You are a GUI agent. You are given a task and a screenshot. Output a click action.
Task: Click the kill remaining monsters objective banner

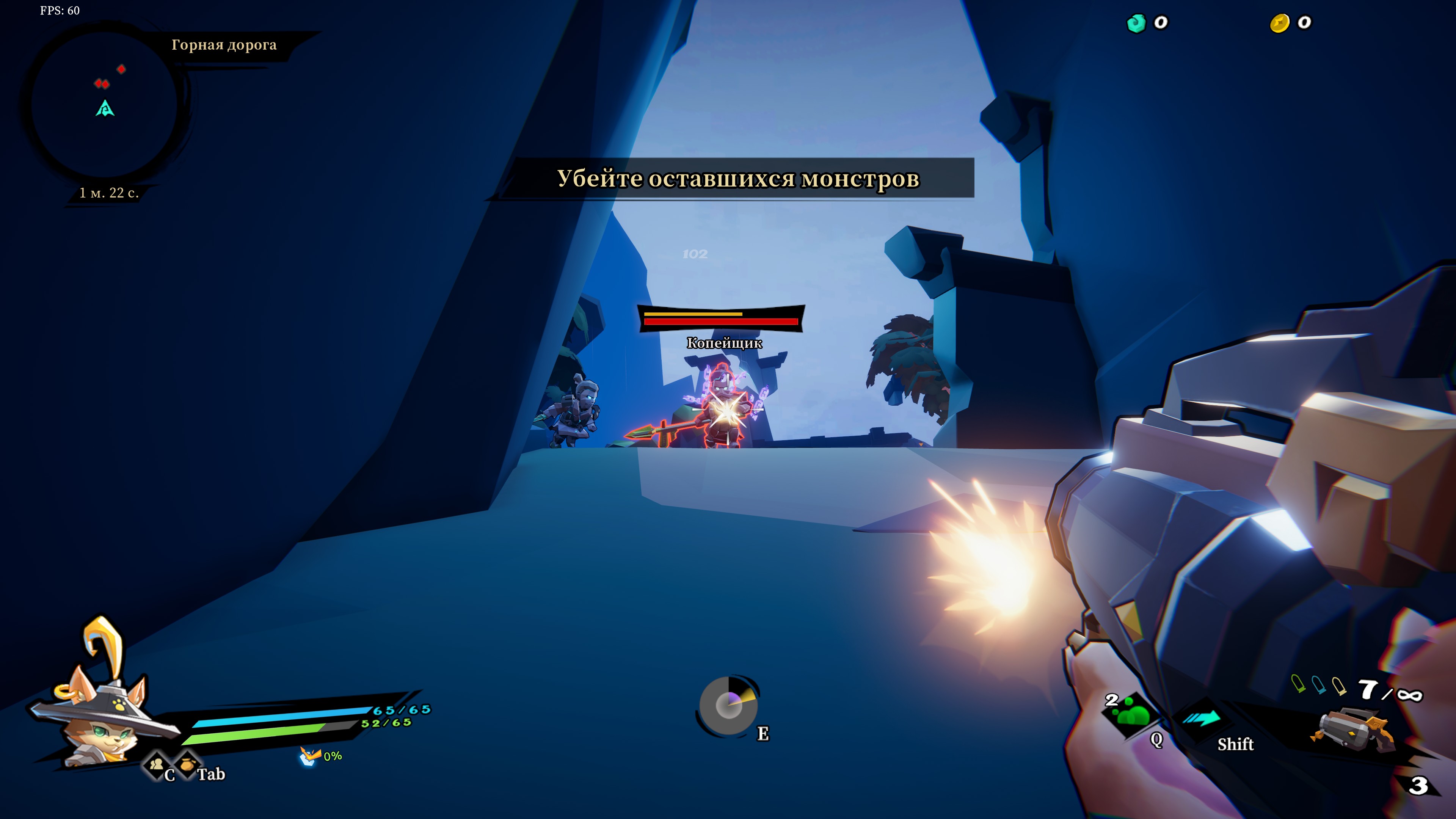tap(737, 179)
